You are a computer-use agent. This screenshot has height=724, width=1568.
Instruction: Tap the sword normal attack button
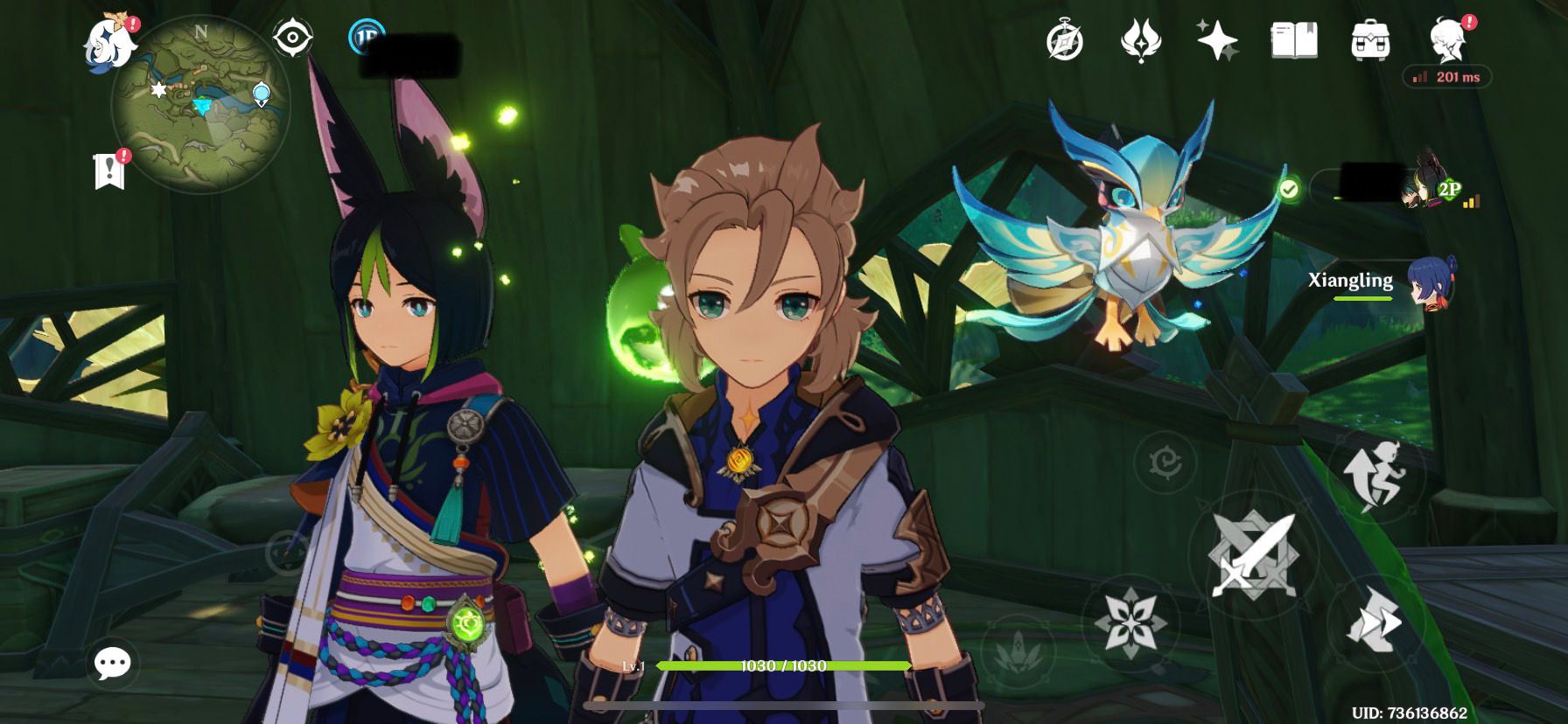[x=1252, y=554]
